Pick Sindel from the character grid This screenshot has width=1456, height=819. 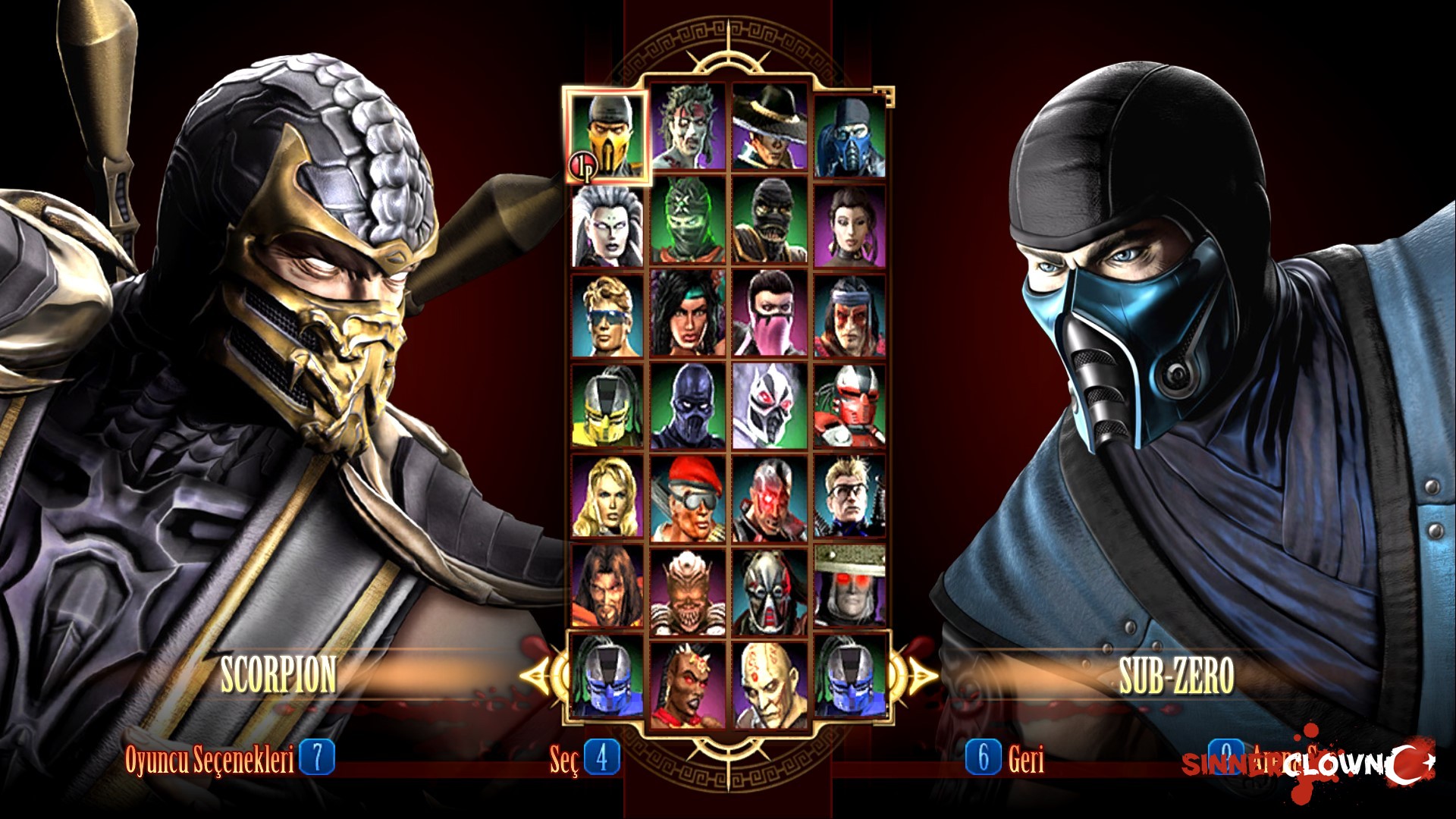coord(607,224)
